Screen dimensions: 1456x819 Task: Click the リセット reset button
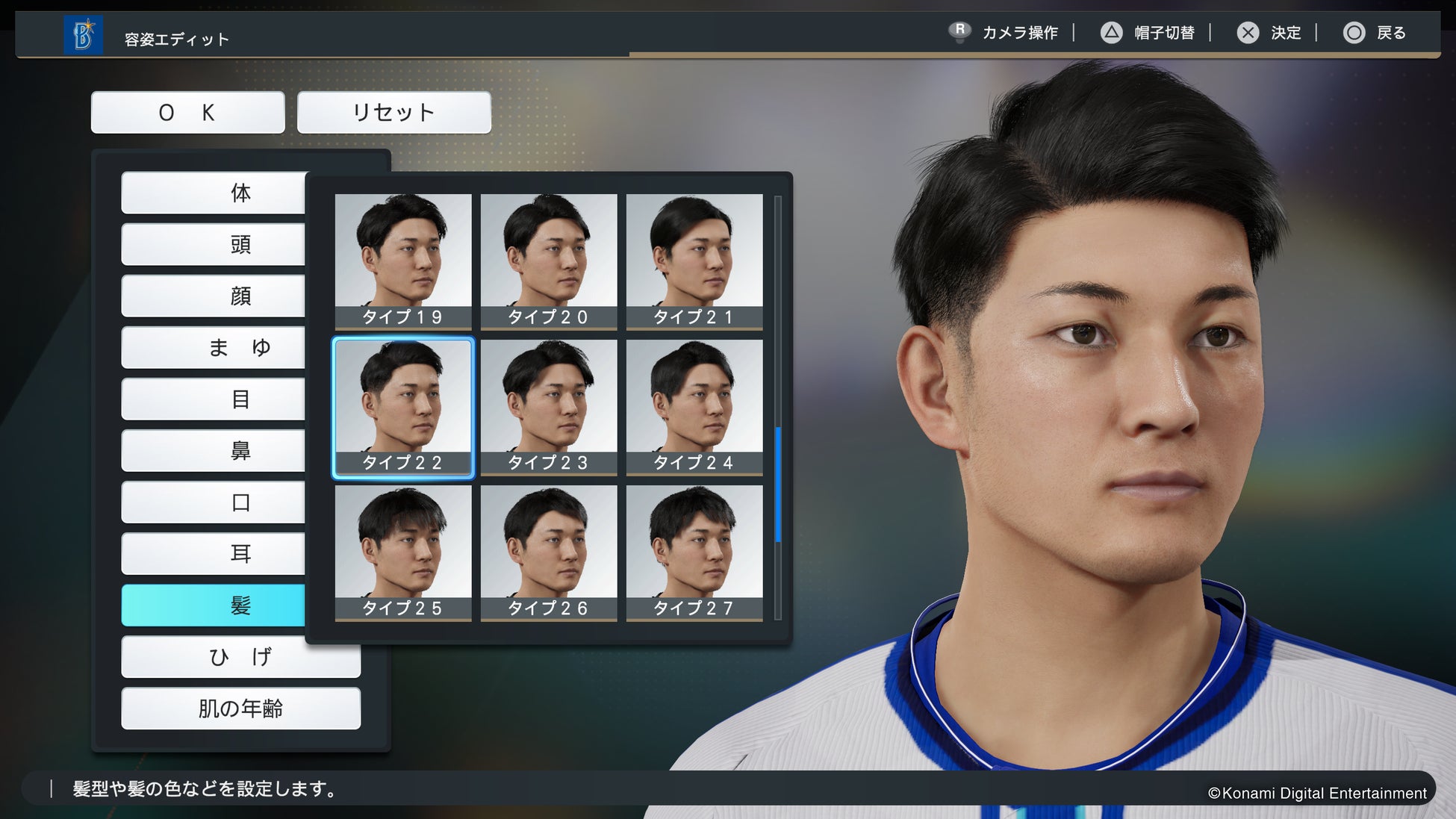click(393, 113)
